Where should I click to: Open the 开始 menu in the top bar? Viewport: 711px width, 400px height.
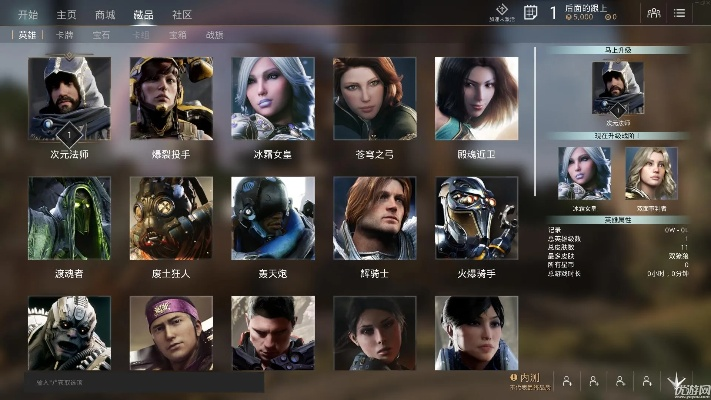coord(28,14)
